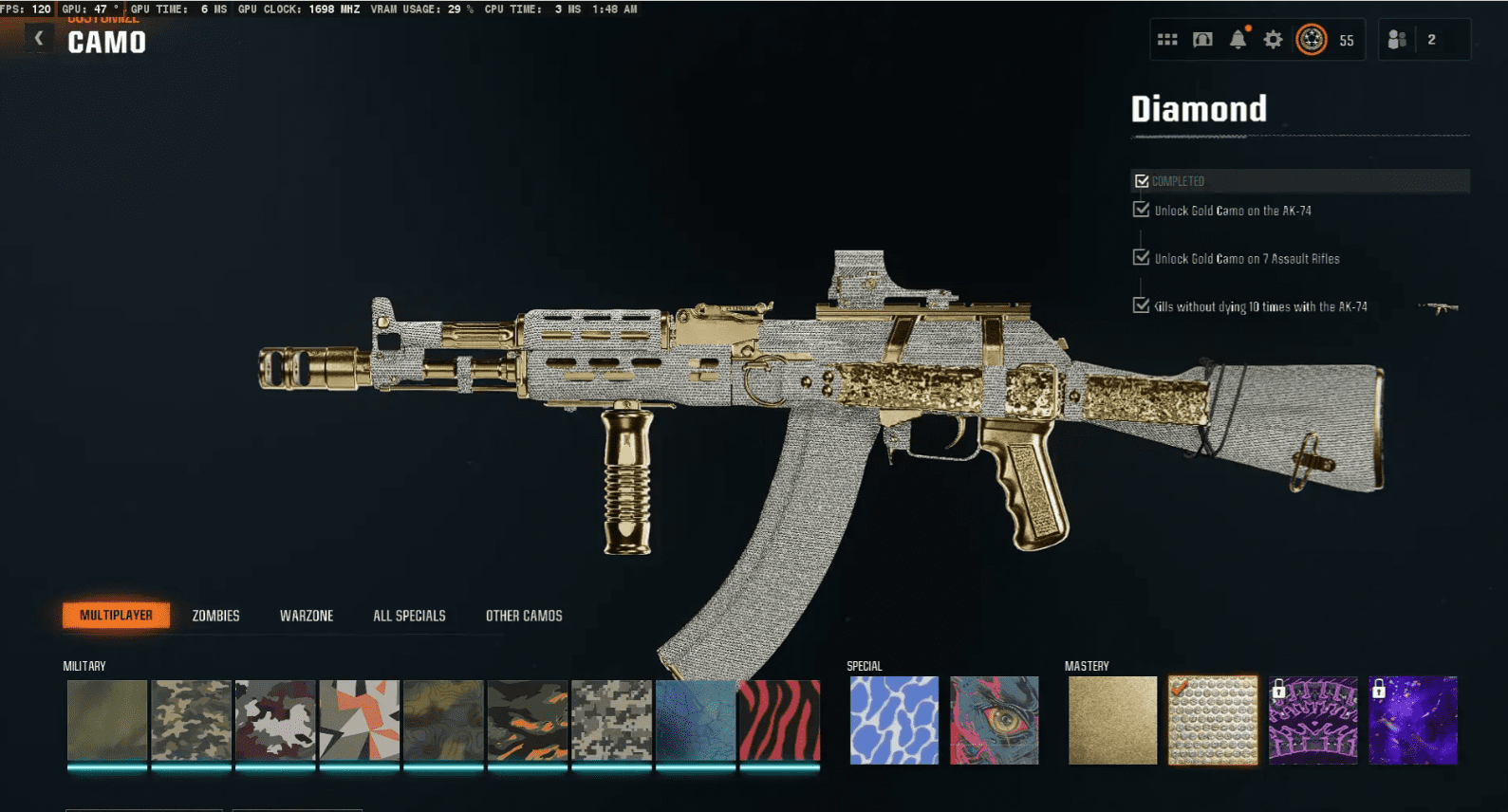Click the COMPLETED checkbox header

(x=1140, y=180)
